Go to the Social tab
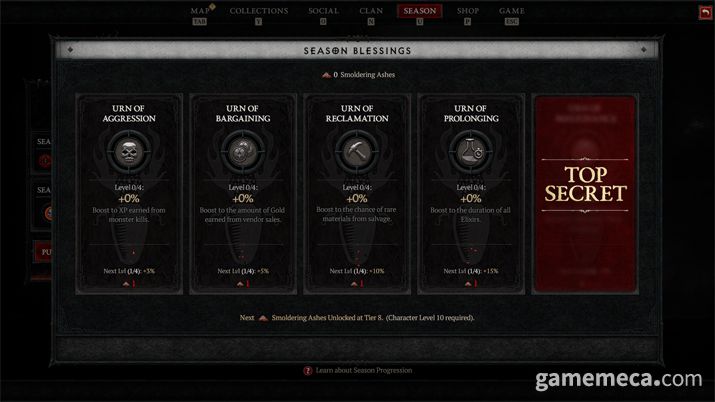Viewport: 715px width, 402px height. 323,12
